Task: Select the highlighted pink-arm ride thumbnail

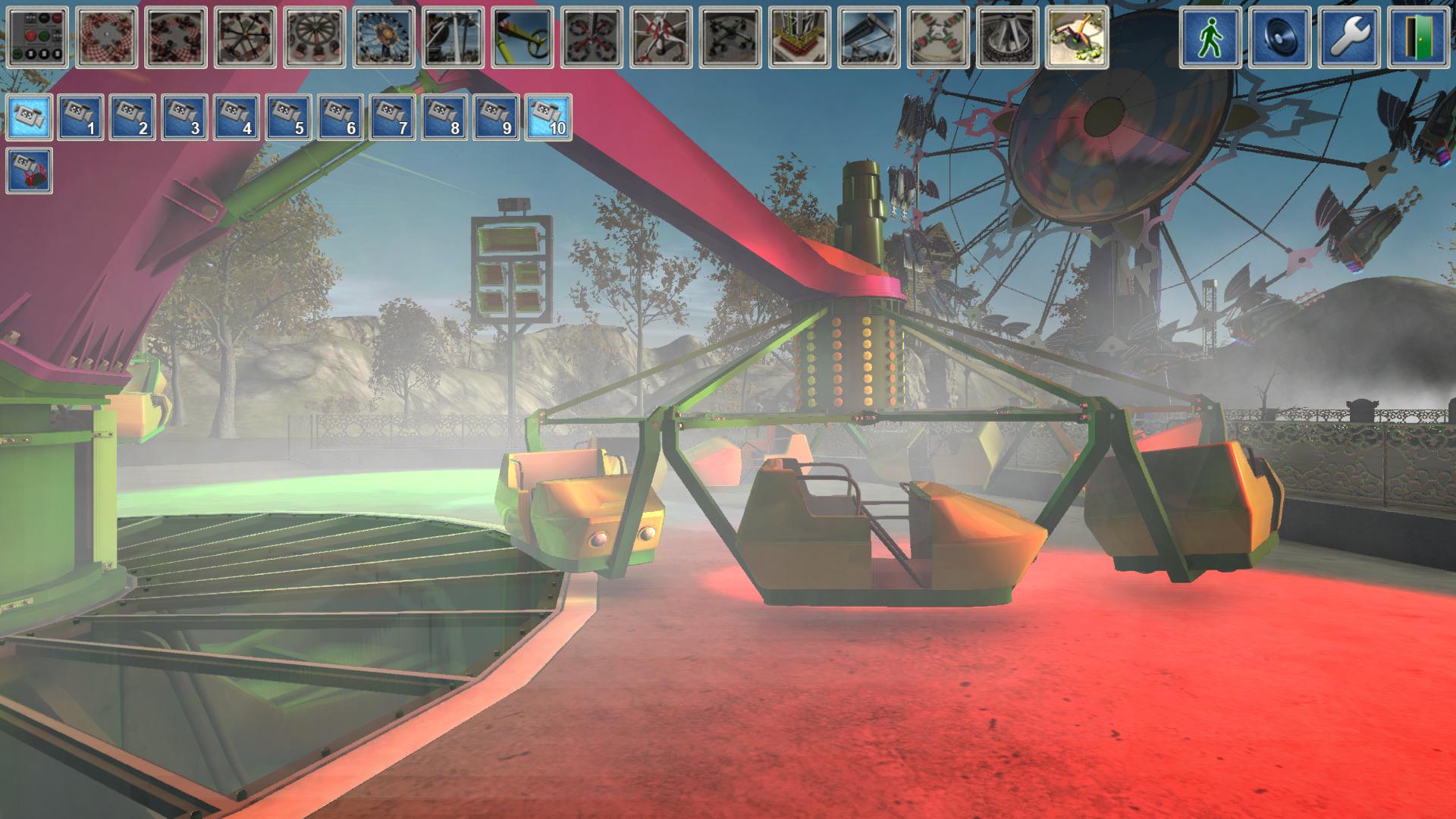Action: [x=1077, y=38]
